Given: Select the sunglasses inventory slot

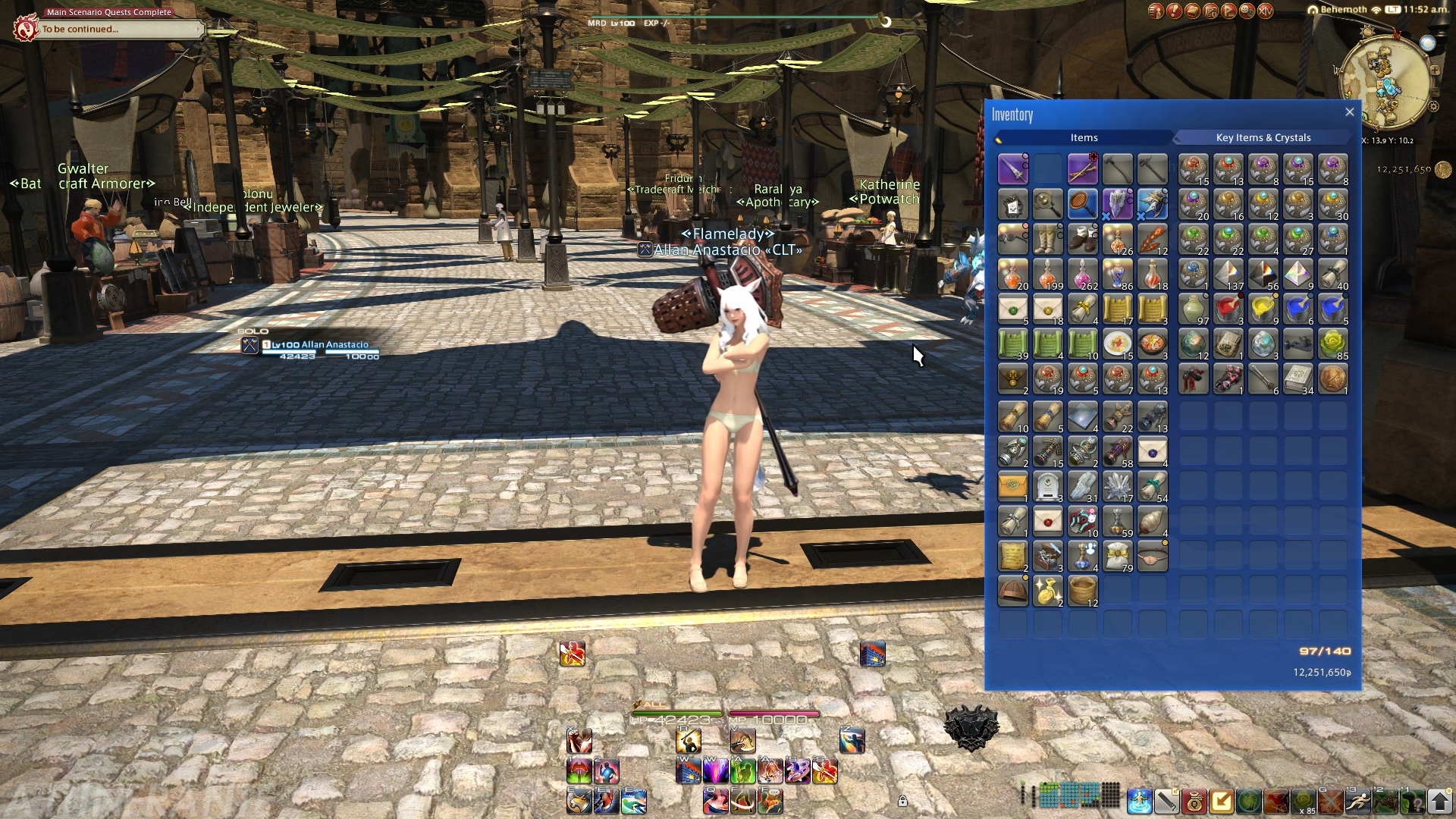Looking at the screenshot, I should click(1012, 239).
